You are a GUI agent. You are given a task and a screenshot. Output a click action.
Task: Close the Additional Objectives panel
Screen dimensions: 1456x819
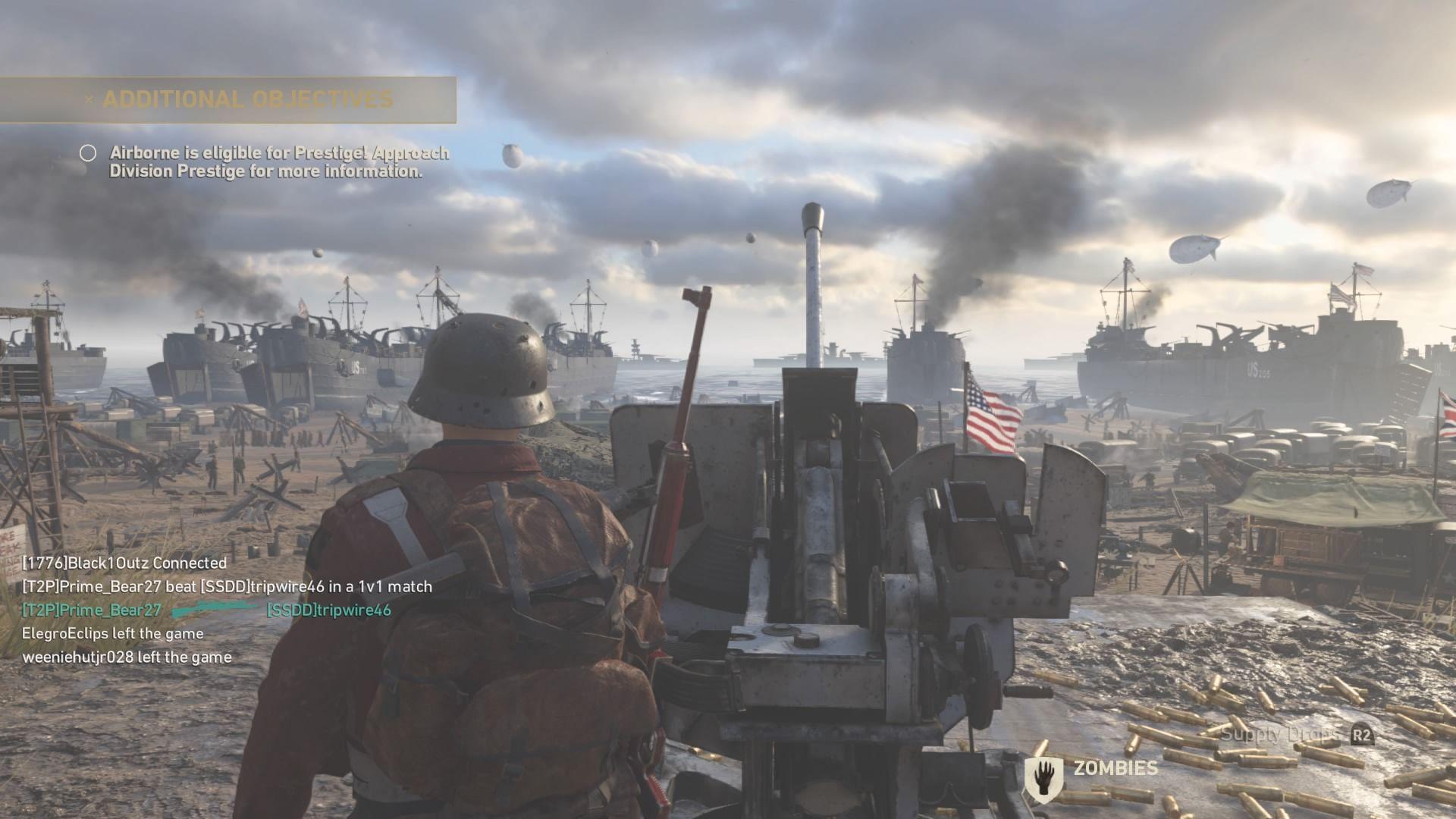[x=89, y=99]
